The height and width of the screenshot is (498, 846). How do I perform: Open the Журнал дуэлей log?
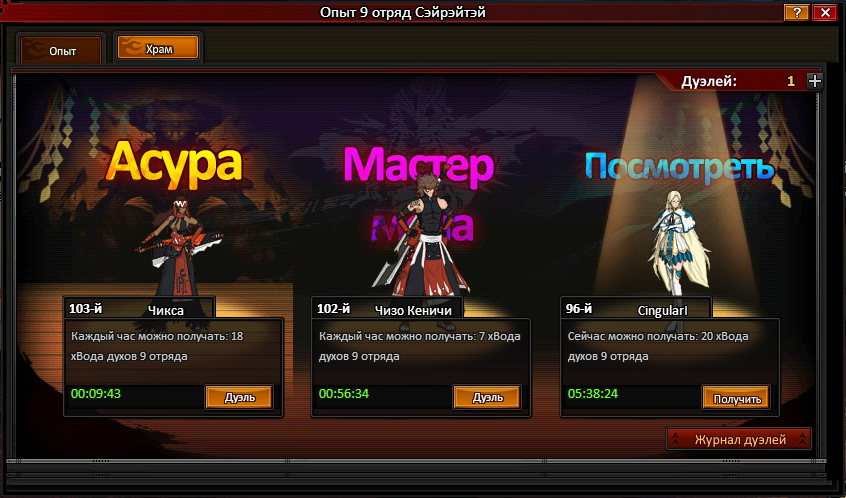(739, 439)
